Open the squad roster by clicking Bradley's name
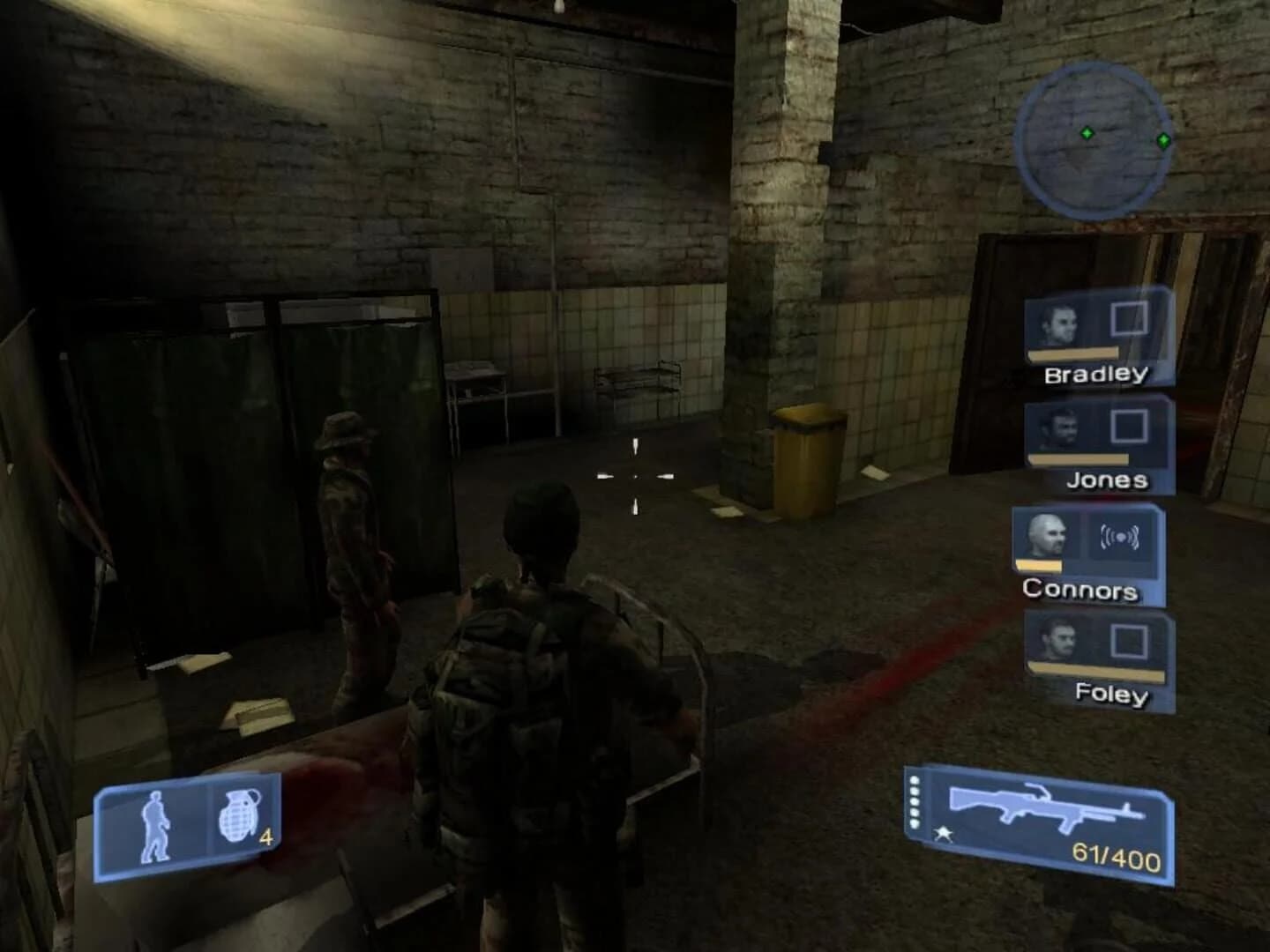Screen dimensions: 1270x952 coord(1097,374)
